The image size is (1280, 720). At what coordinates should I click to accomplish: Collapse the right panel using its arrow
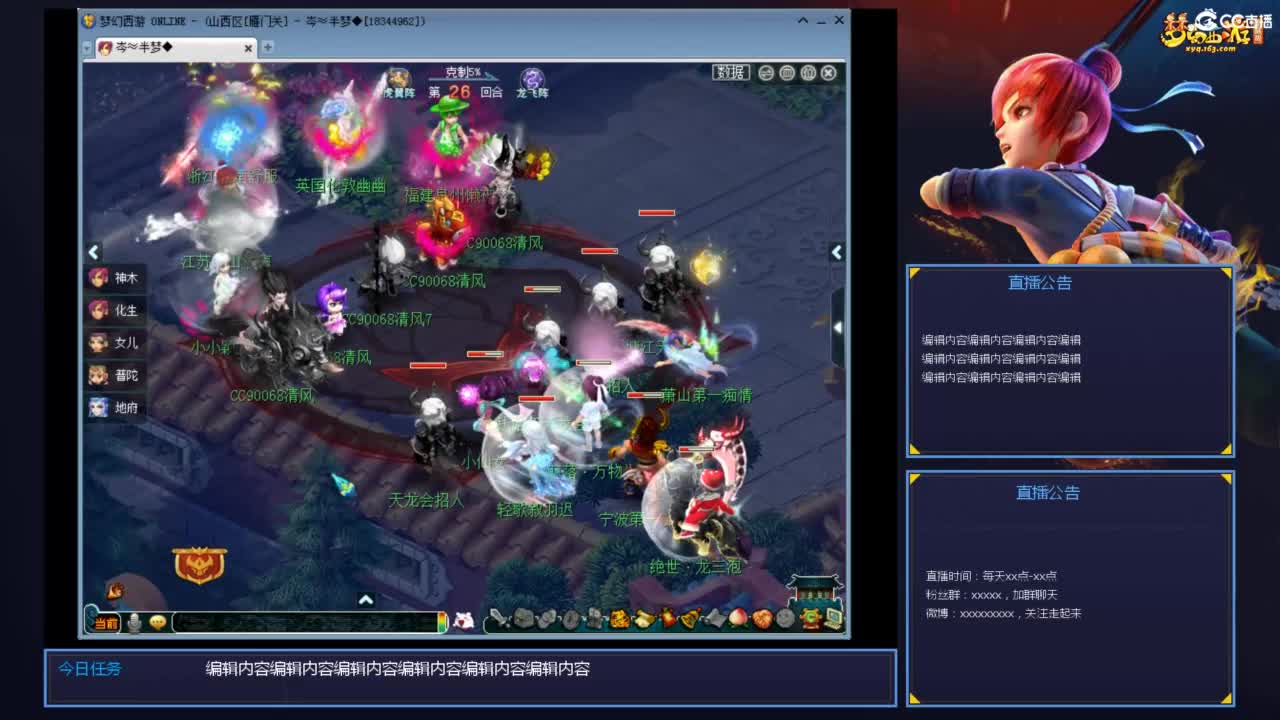[x=838, y=252]
